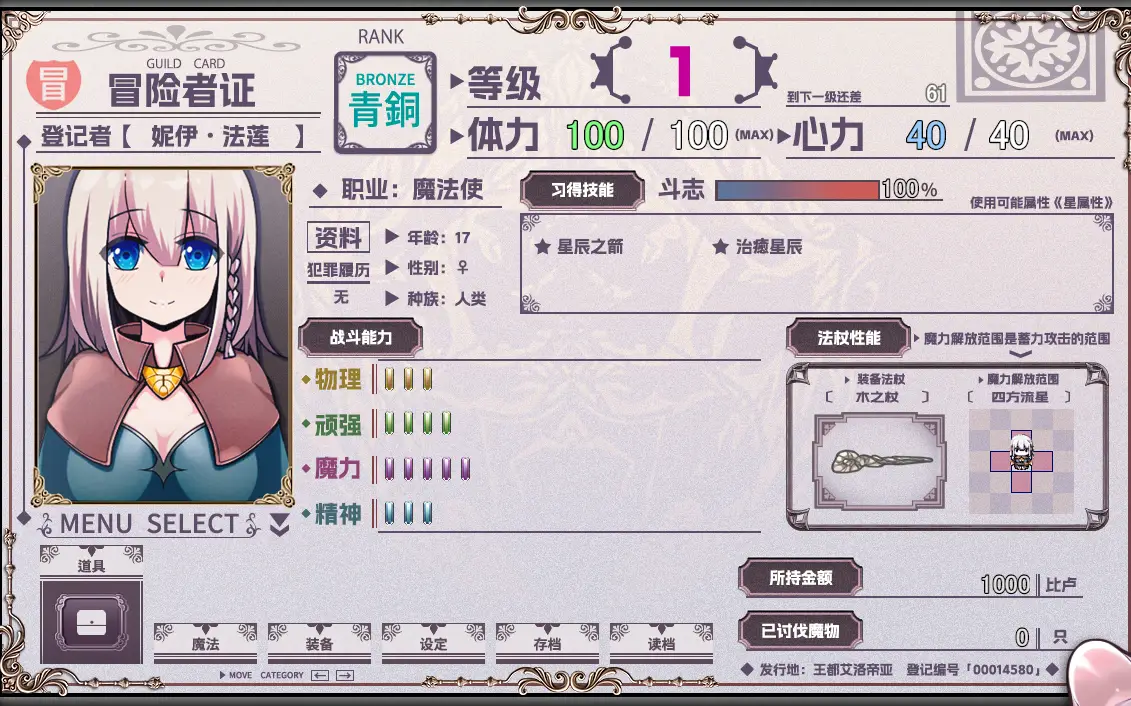Click the right category arrow

pos(345,676)
